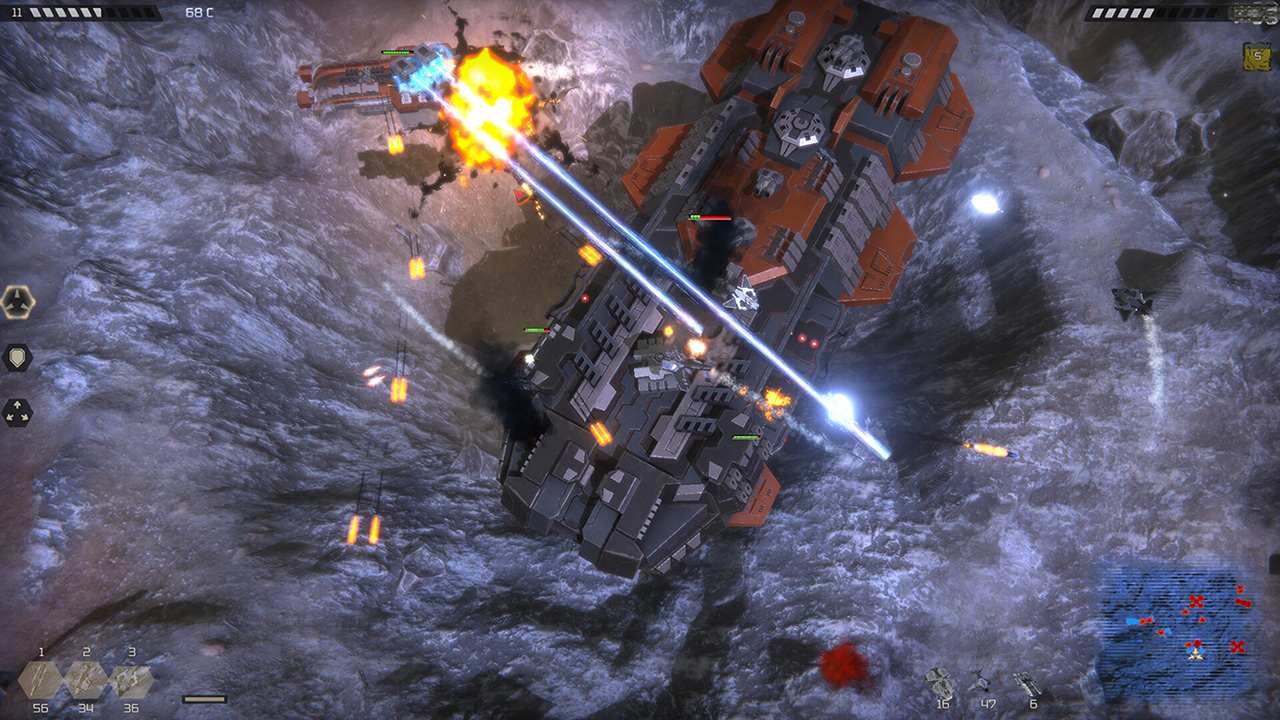Screen dimensions: 1280x720
Task: Click the player arrow icon on the minimap
Action: pyautogui.click(x=1195, y=655)
